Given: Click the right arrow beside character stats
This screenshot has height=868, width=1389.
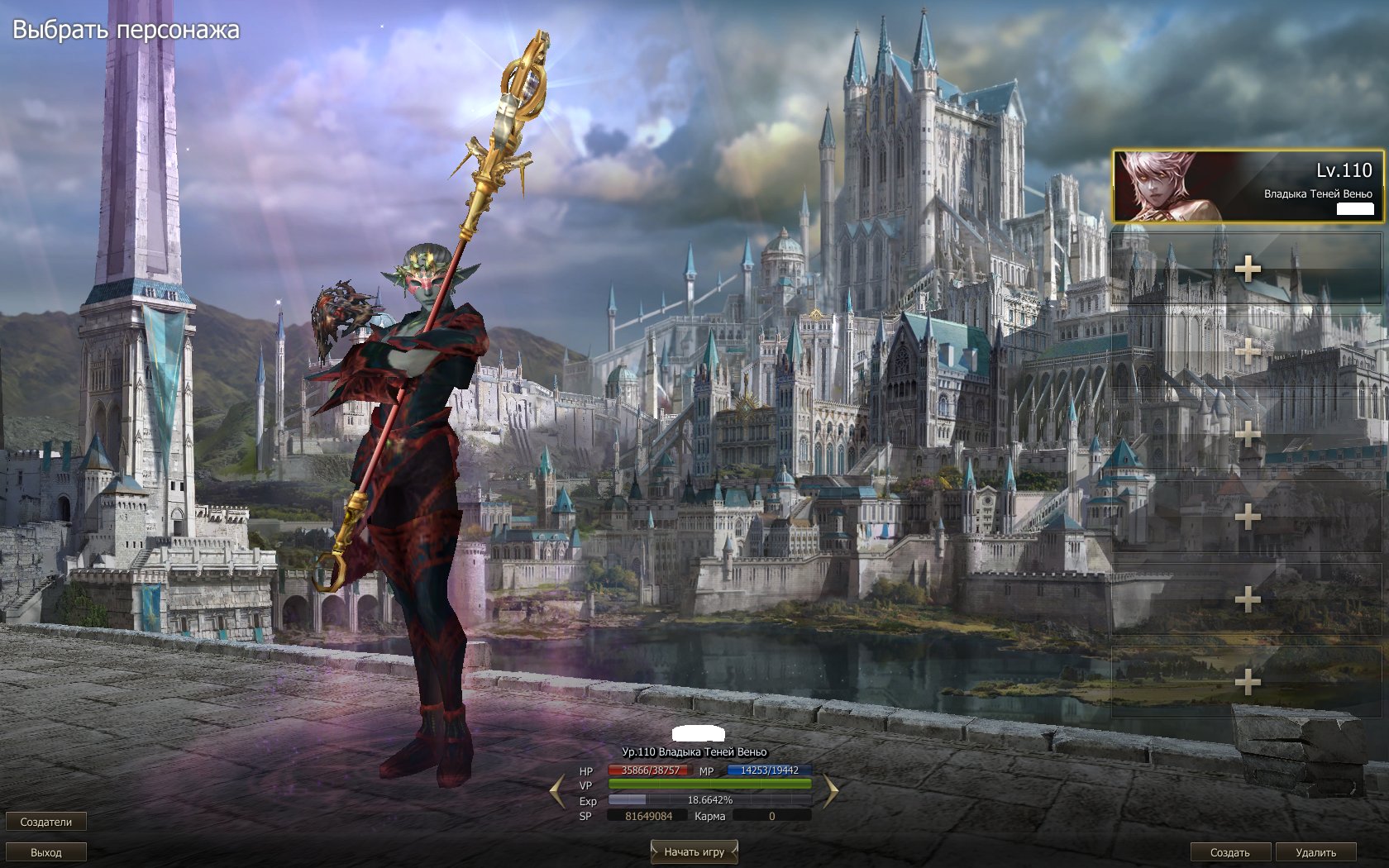Looking at the screenshot, I should pyautogui.click(x=830, y=792).
